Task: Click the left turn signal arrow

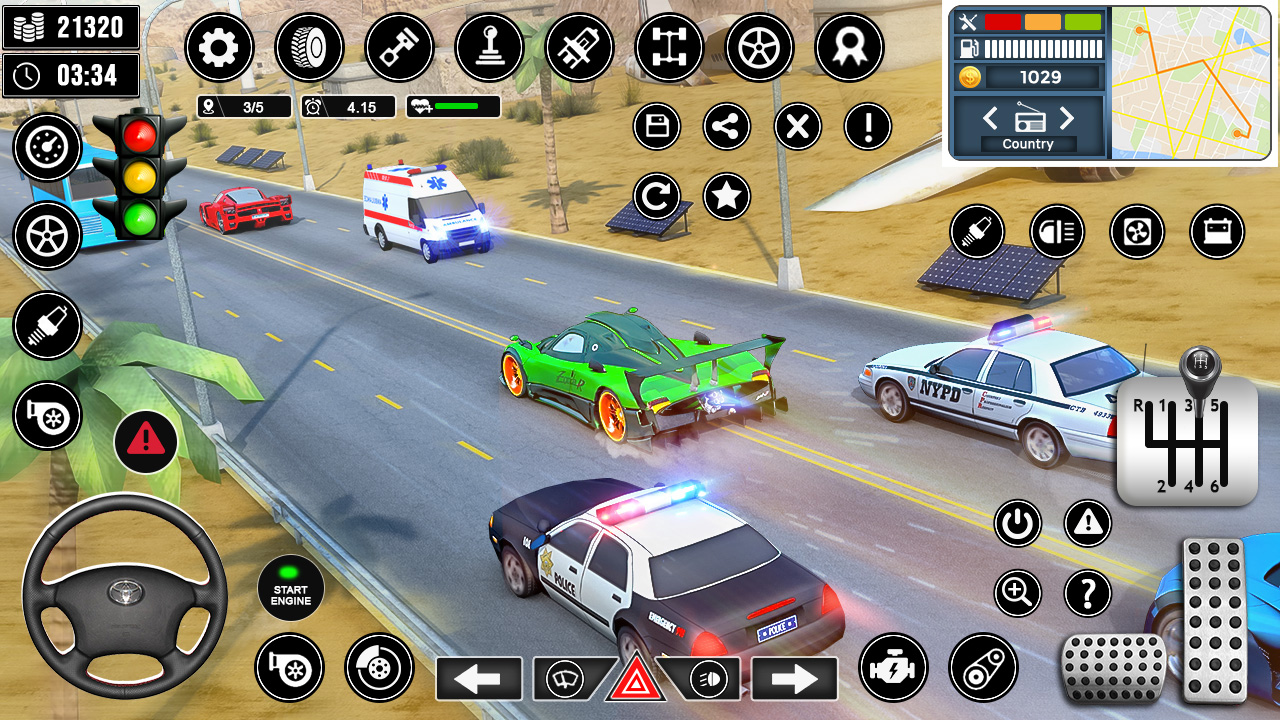Action: 479,679
